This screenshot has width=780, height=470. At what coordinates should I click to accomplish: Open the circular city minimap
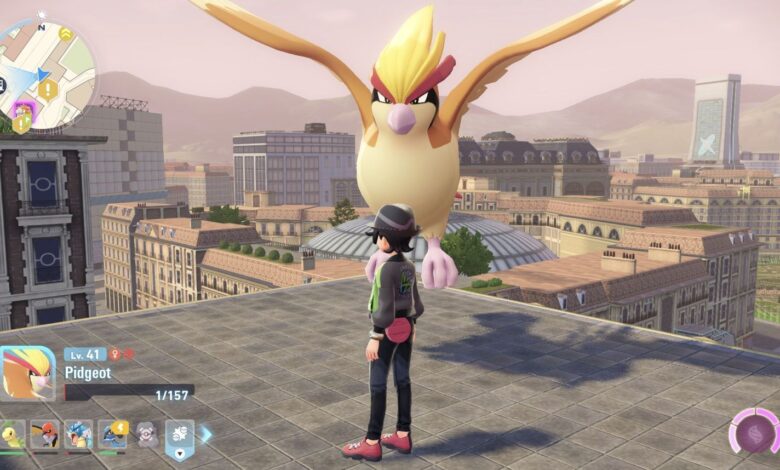(x=44, y=74)
